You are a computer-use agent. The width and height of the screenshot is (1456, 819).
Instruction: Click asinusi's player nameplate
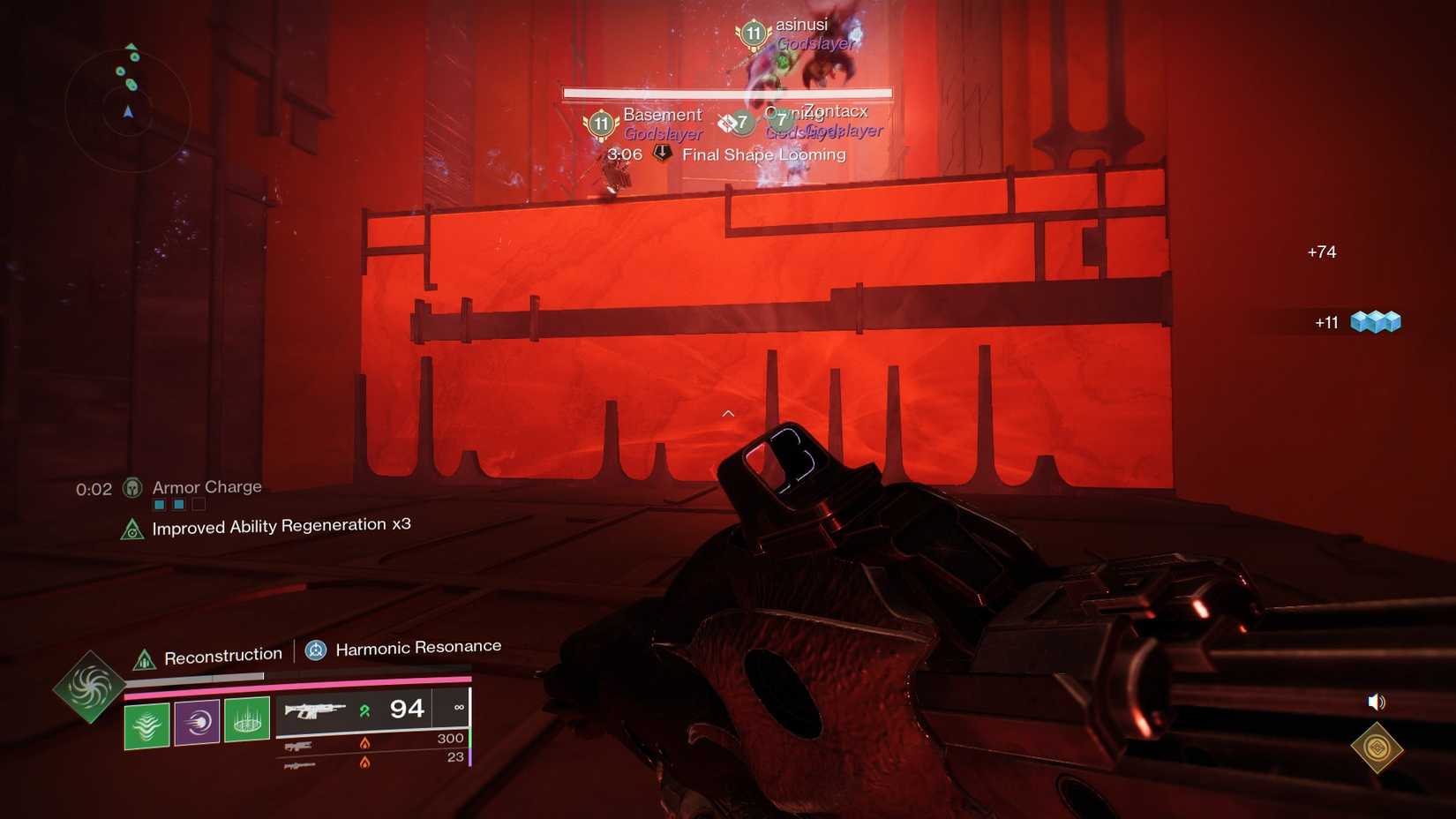point(799,26)
